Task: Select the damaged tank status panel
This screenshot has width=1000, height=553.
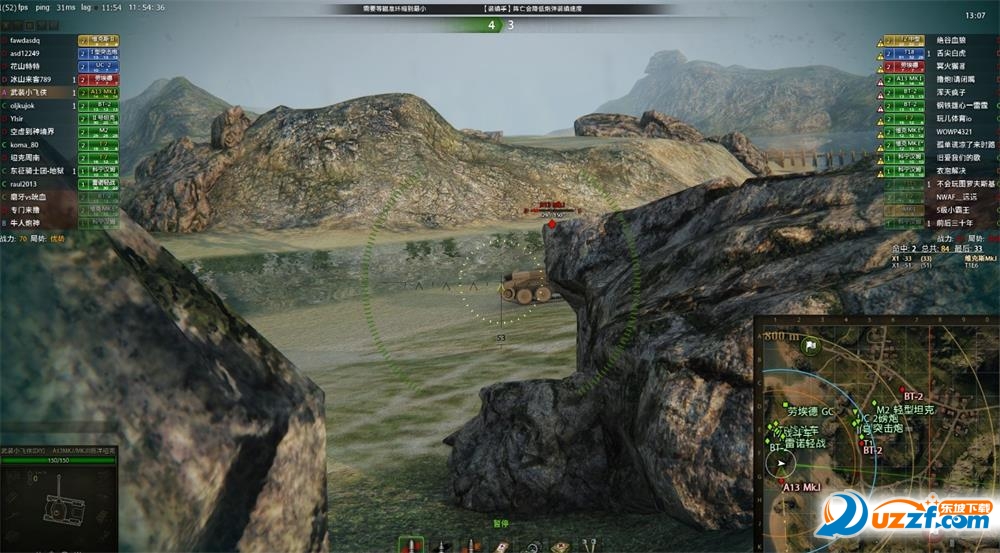Action: [59, 497]
